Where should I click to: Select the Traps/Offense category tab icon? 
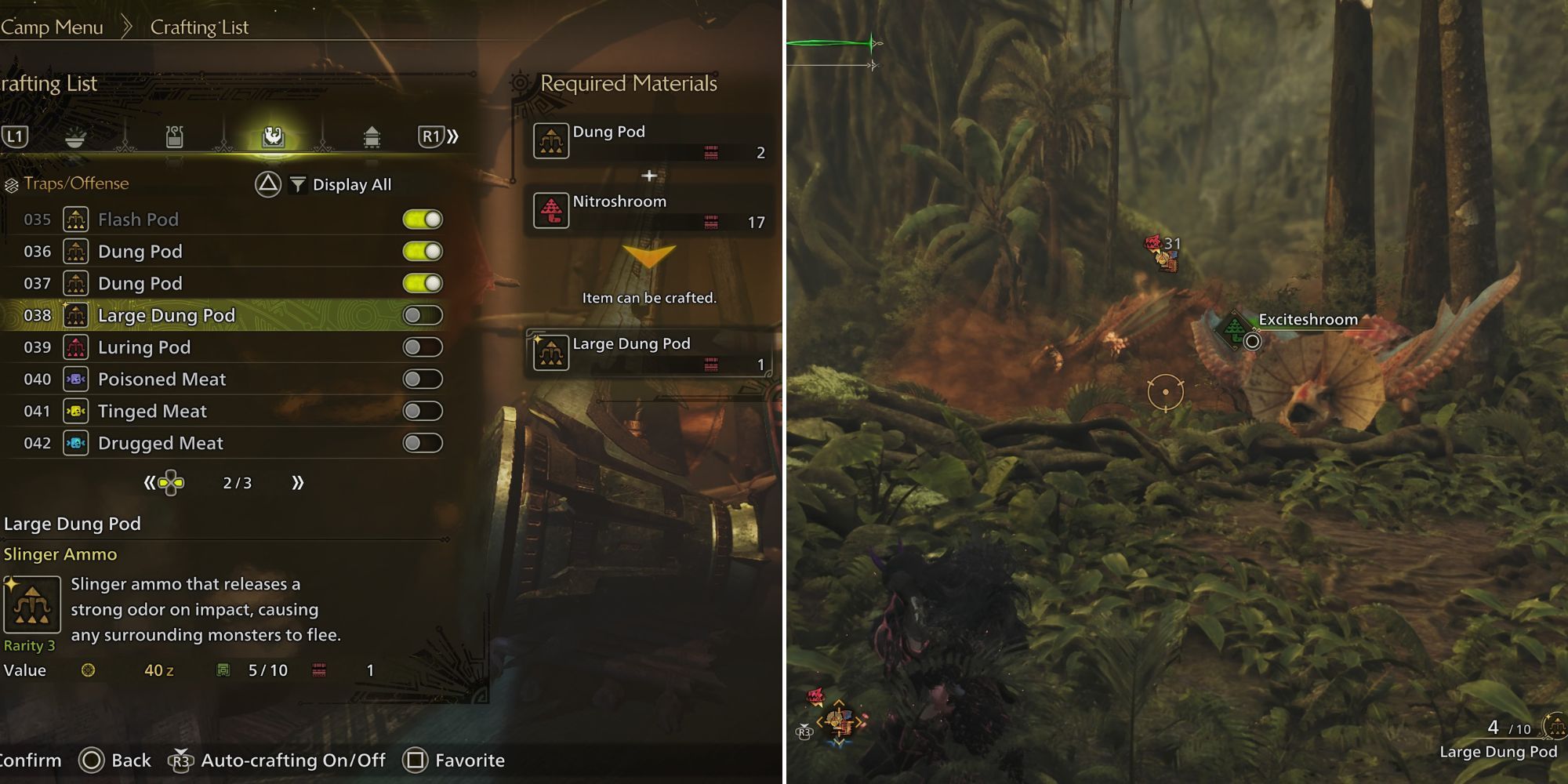click(x=270, y=136)
